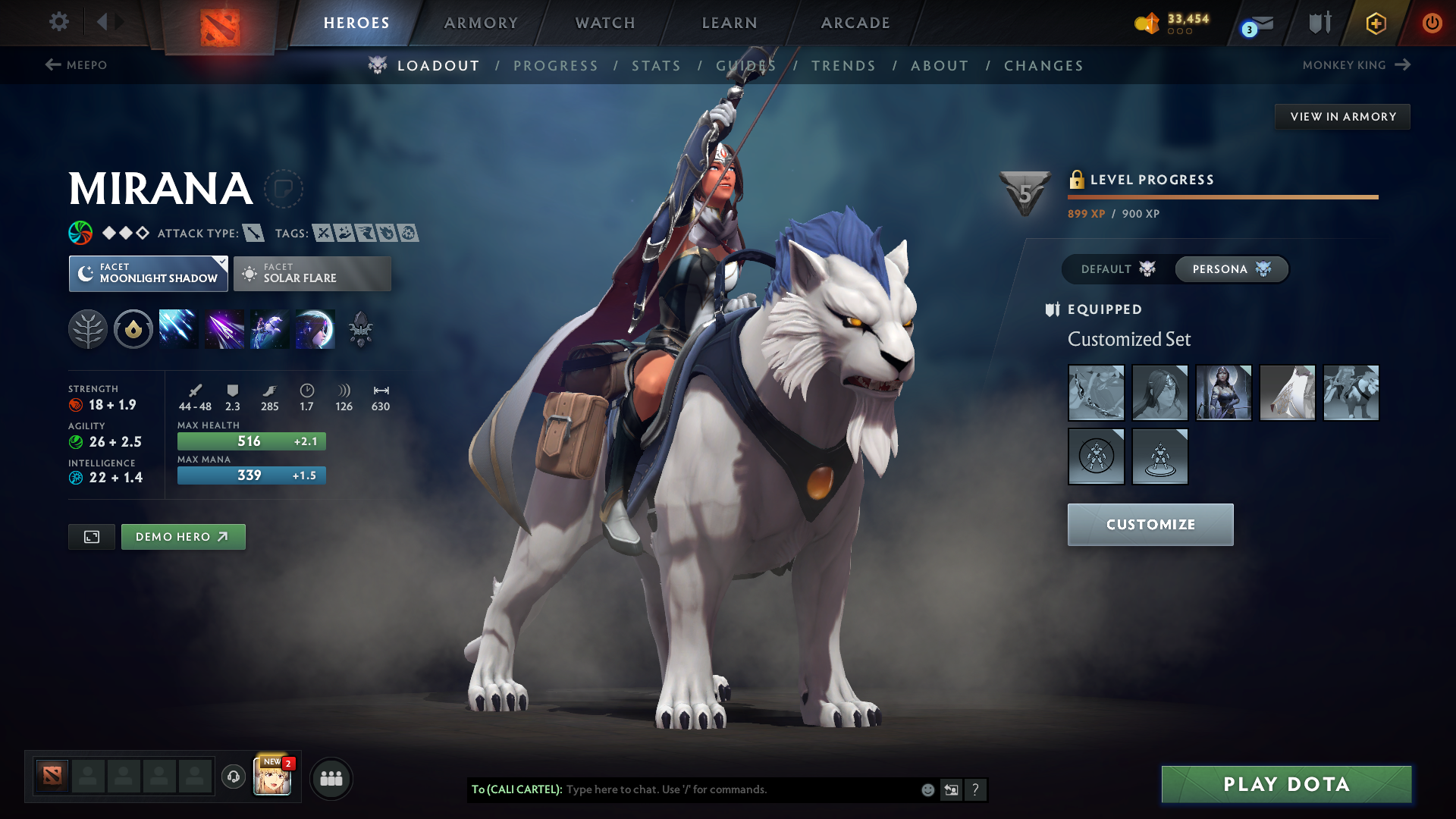Open the Changes page

tap(1043, 66)
